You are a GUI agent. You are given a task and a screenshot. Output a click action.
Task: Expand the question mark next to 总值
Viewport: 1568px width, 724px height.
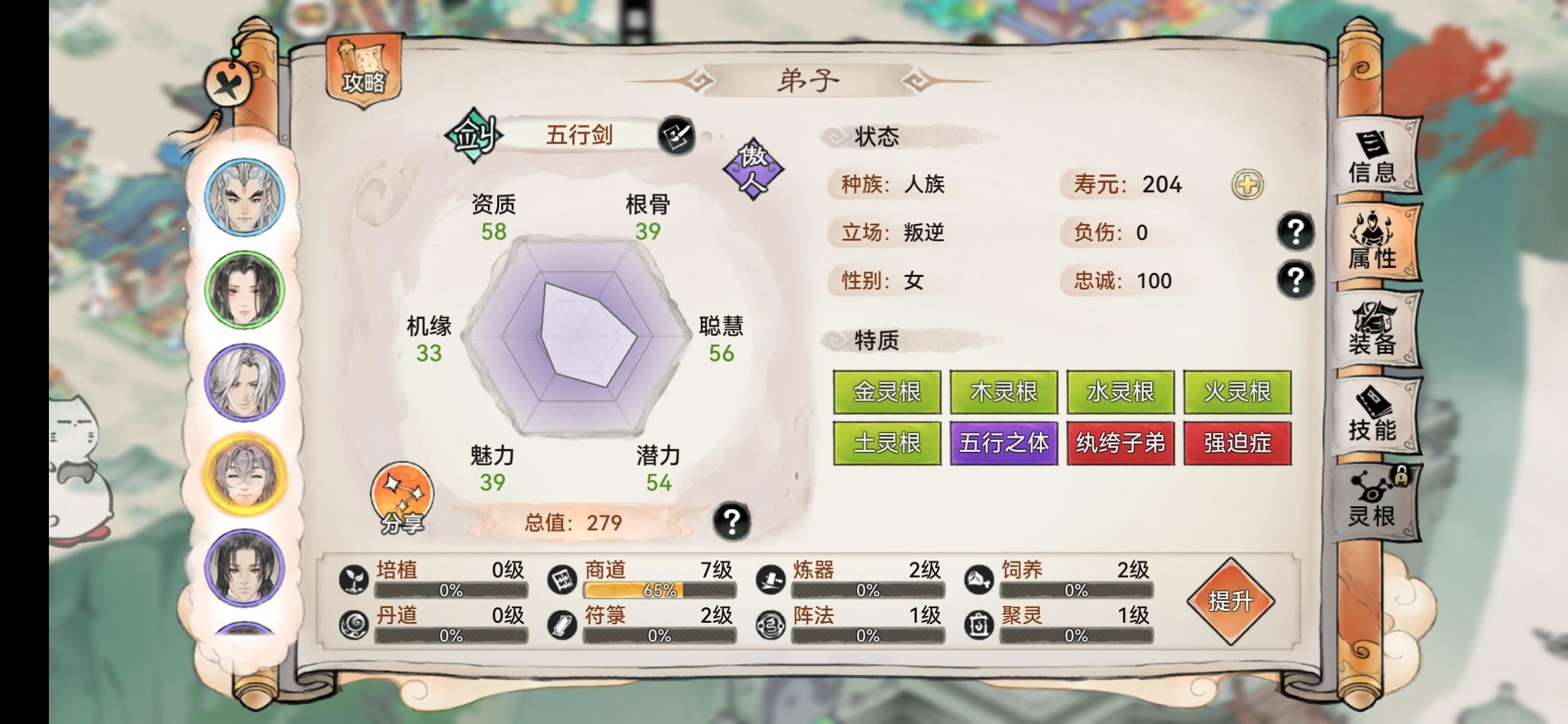coord(732,520)
